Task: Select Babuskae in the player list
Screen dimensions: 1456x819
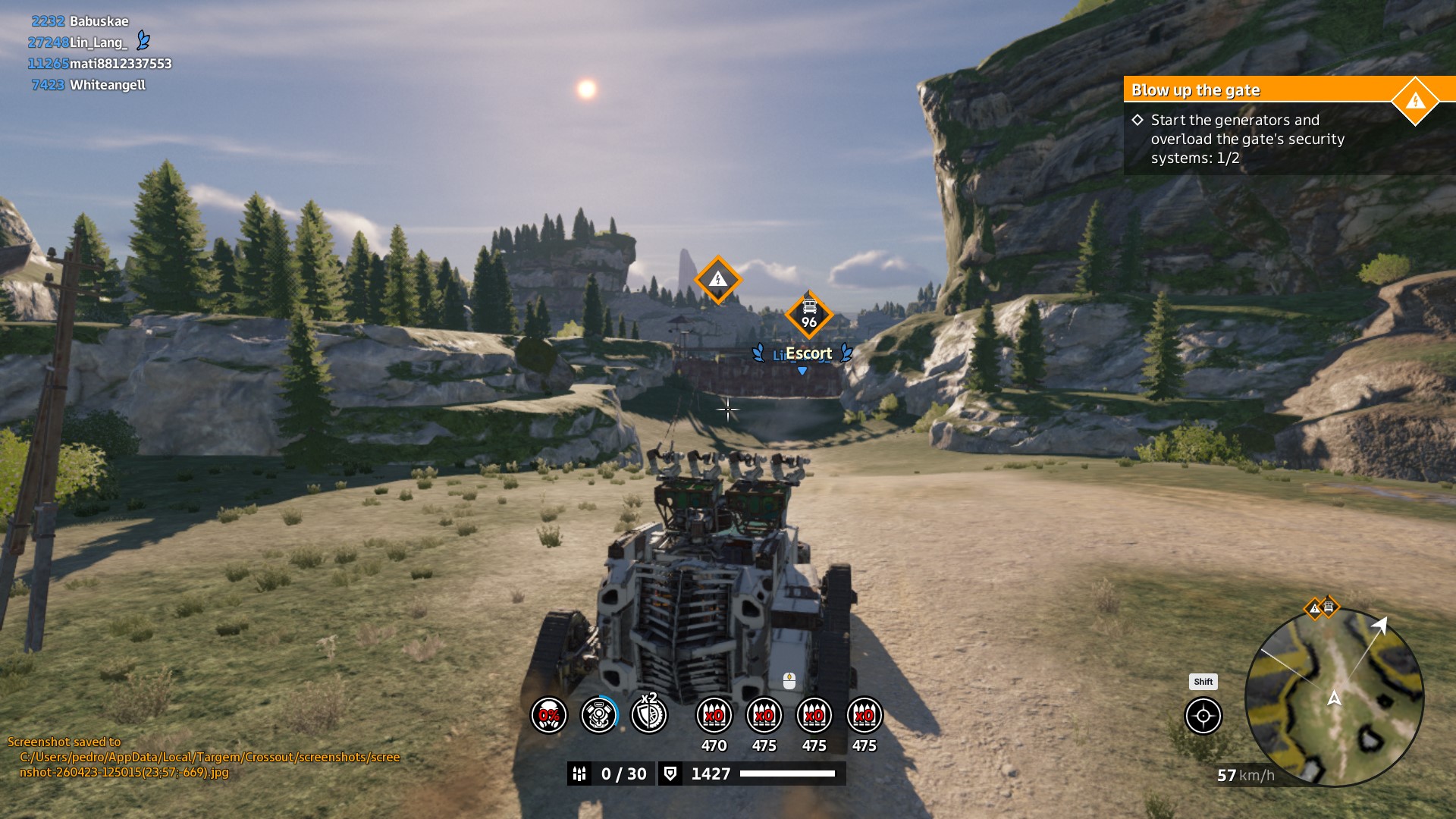Action: click(x=99, y=21)
